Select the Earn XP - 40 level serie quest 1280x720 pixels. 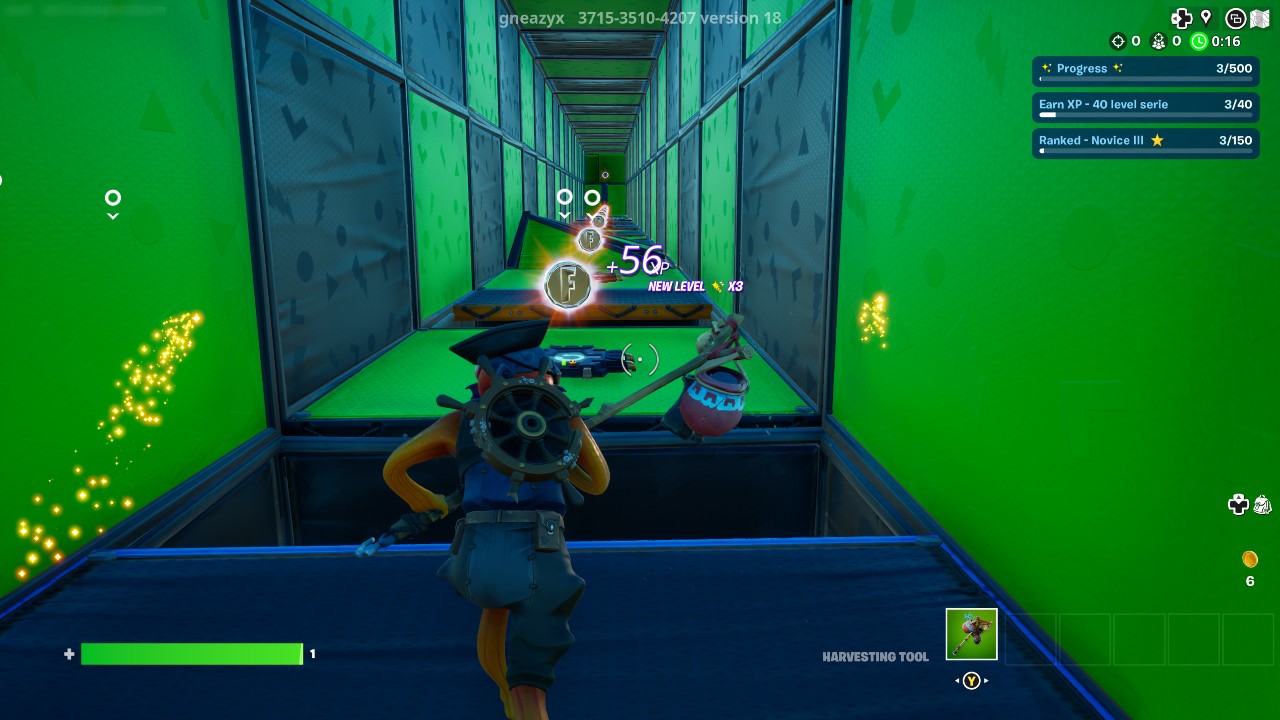[x=1145, y=106]
